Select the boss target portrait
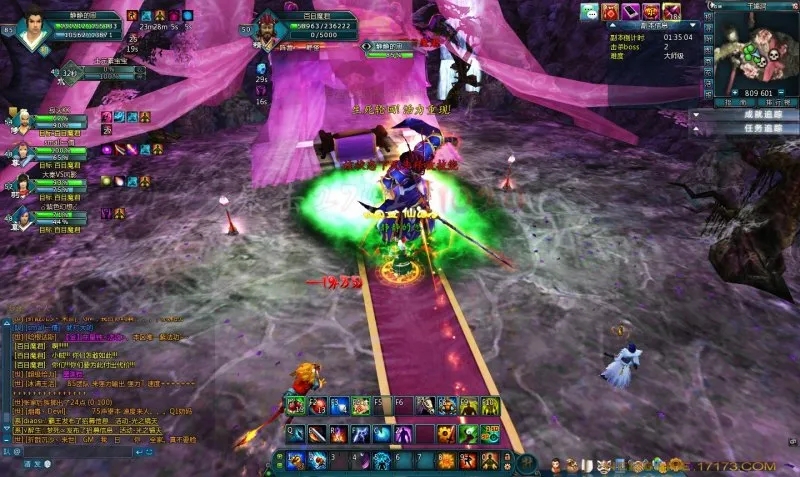 point(266,28)
